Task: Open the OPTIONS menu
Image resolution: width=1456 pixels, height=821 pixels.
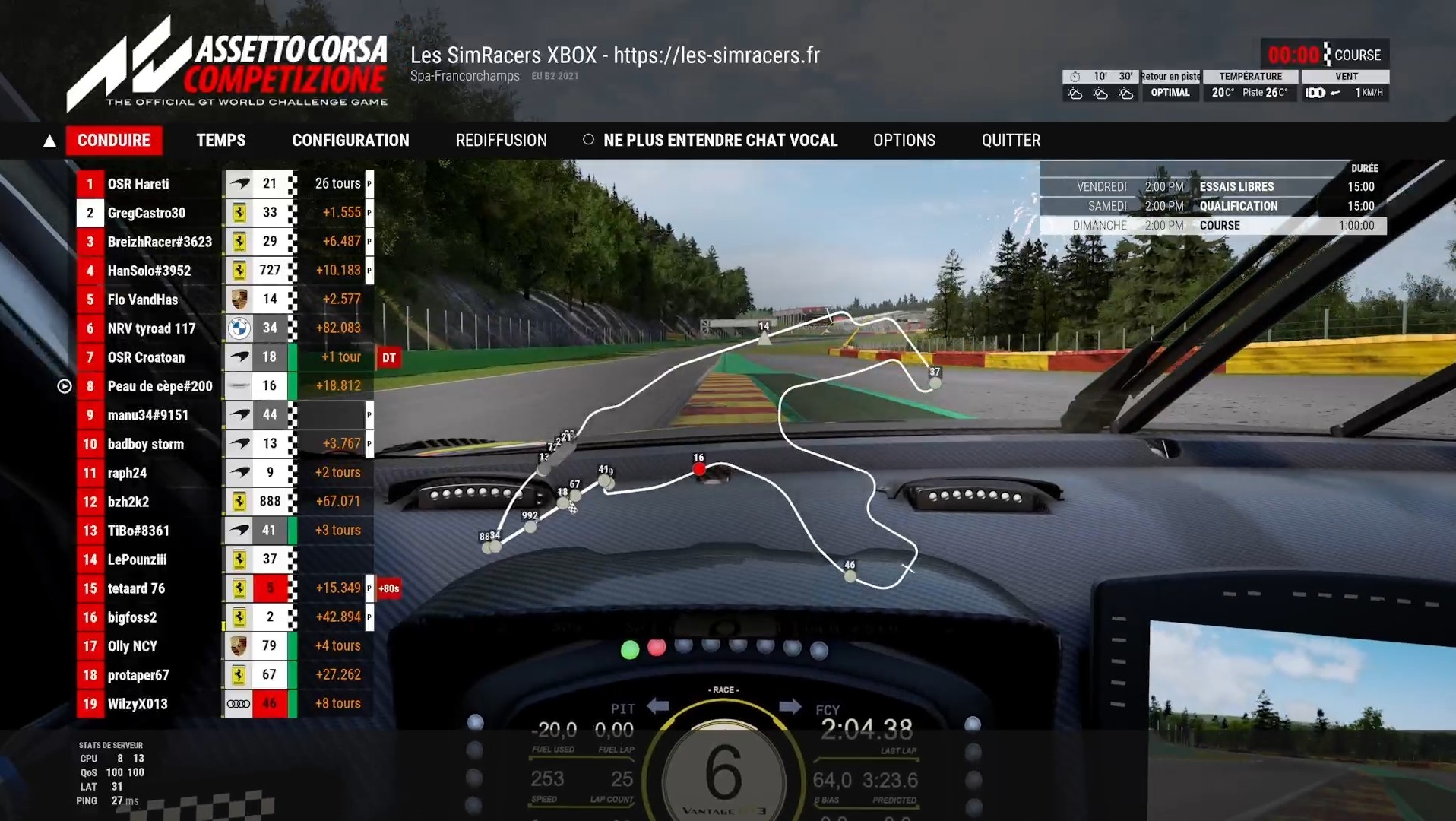Action: (x=904, y=141)
